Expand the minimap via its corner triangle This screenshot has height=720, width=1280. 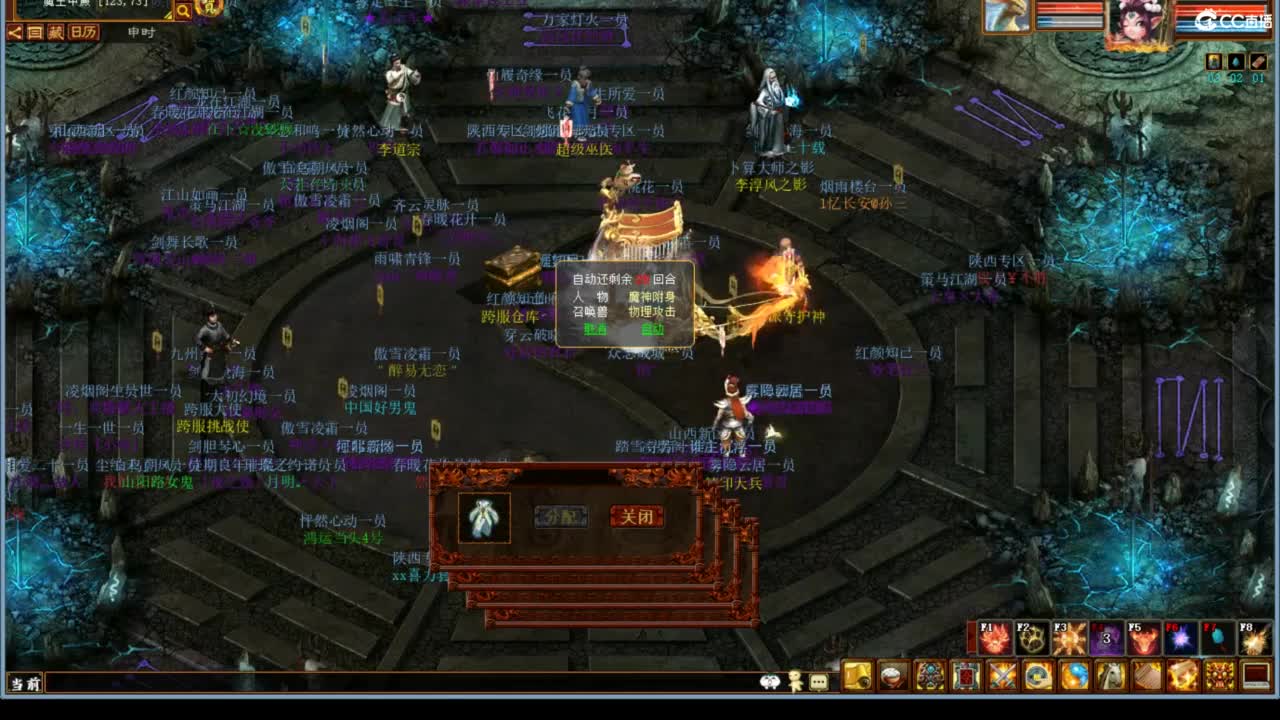(168, 14)
